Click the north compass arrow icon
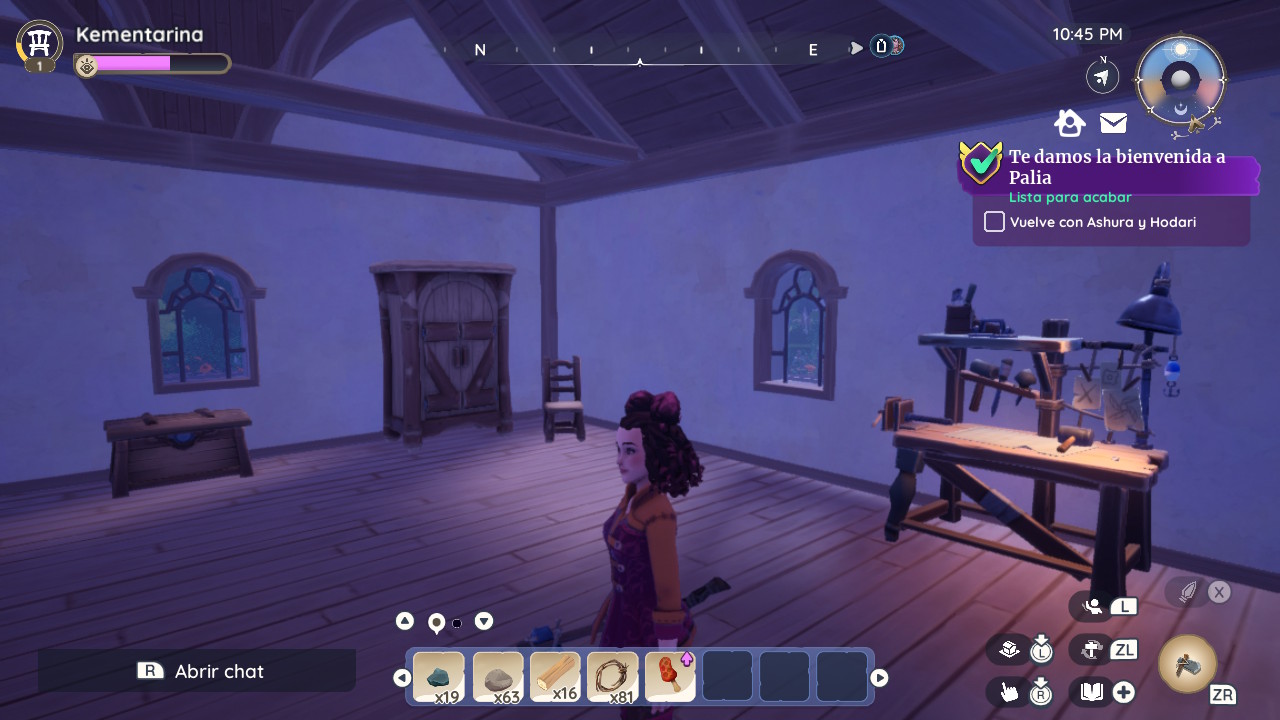1280x720 pixels. 1102,76
